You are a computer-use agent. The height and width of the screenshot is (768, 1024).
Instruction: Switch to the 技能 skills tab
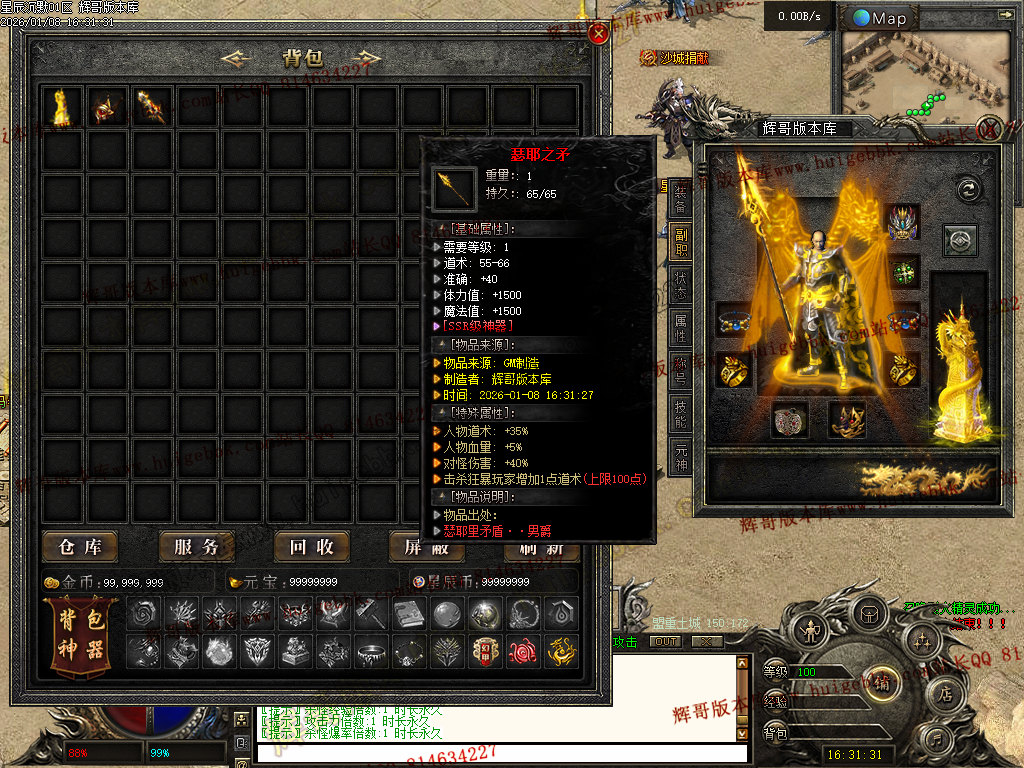click(x=680, y=412)
